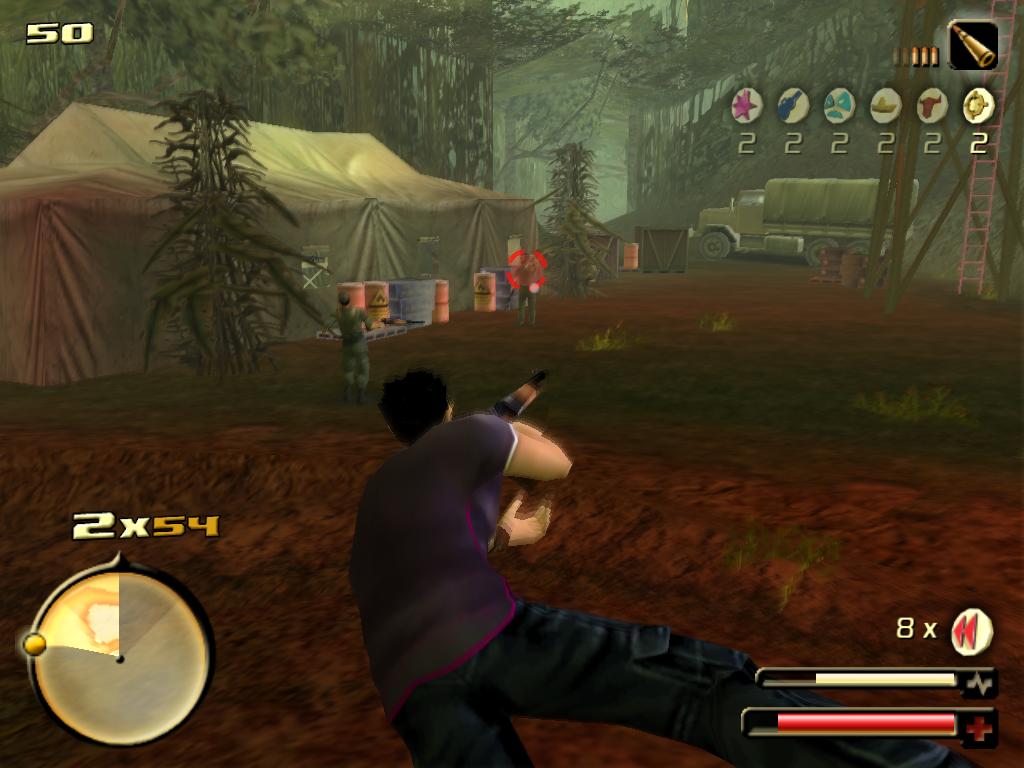Click the gold objective marker on radar
This screenshot has width=1024, height=768.
(x=34, y=644)
